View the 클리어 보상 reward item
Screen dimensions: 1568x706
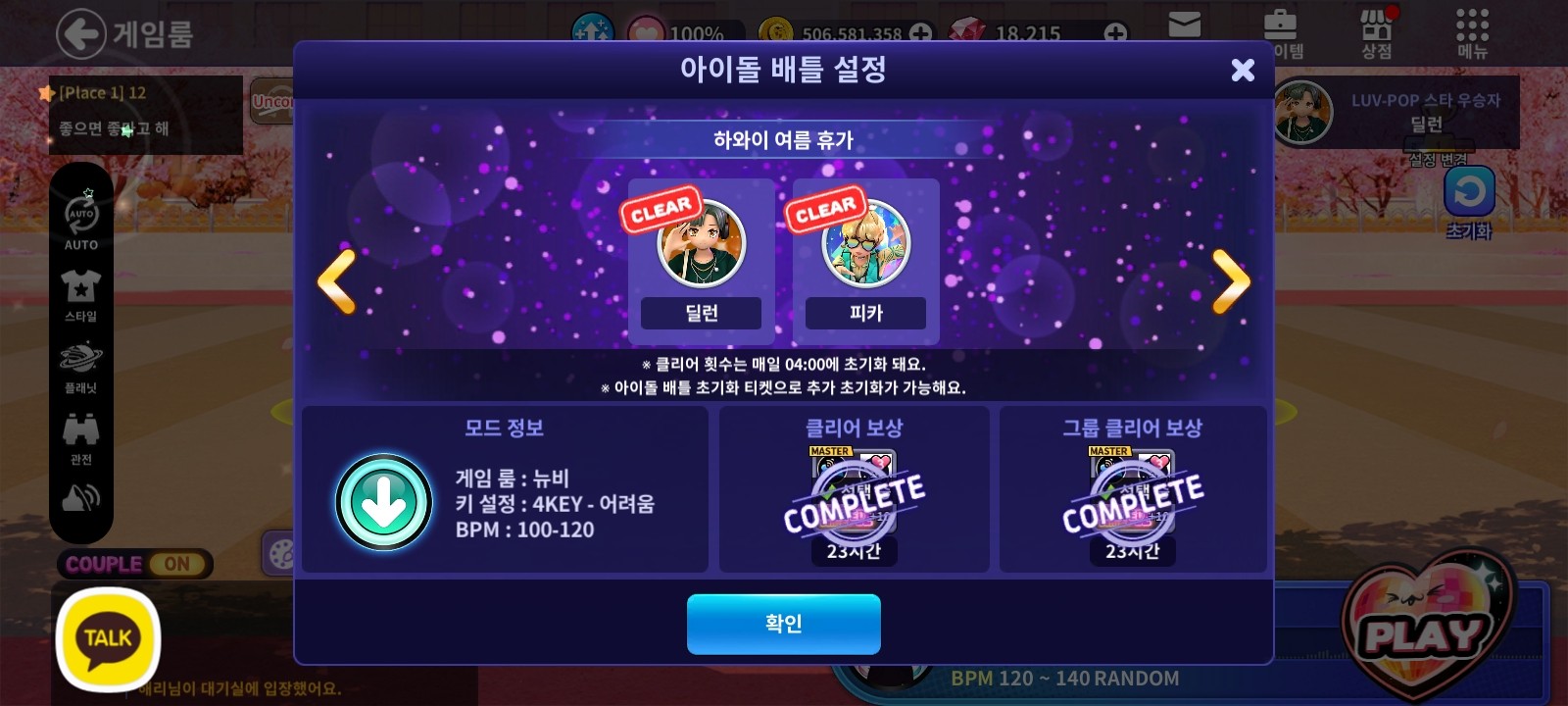854,498
